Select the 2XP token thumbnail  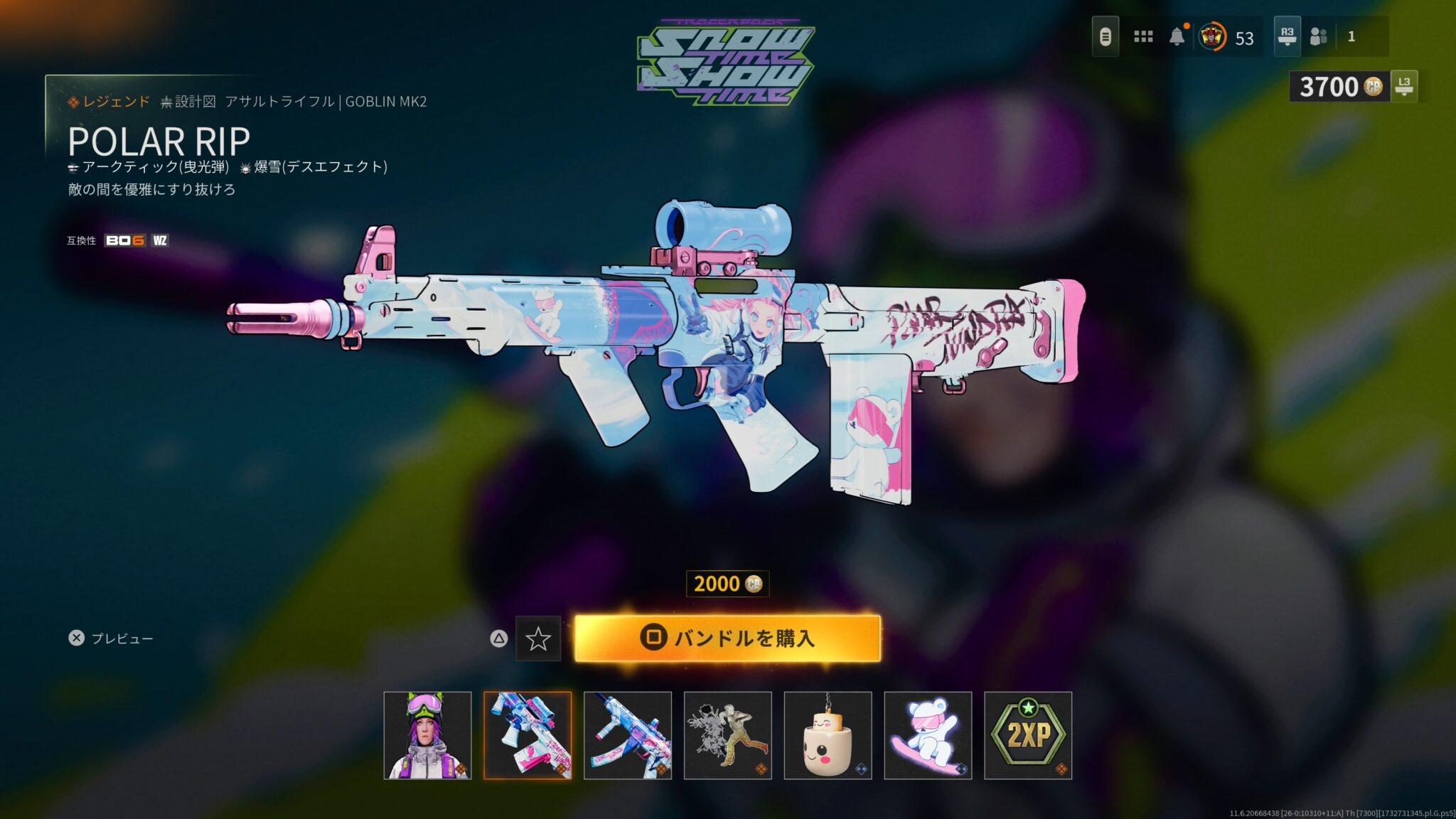(x=1028, y=735)
